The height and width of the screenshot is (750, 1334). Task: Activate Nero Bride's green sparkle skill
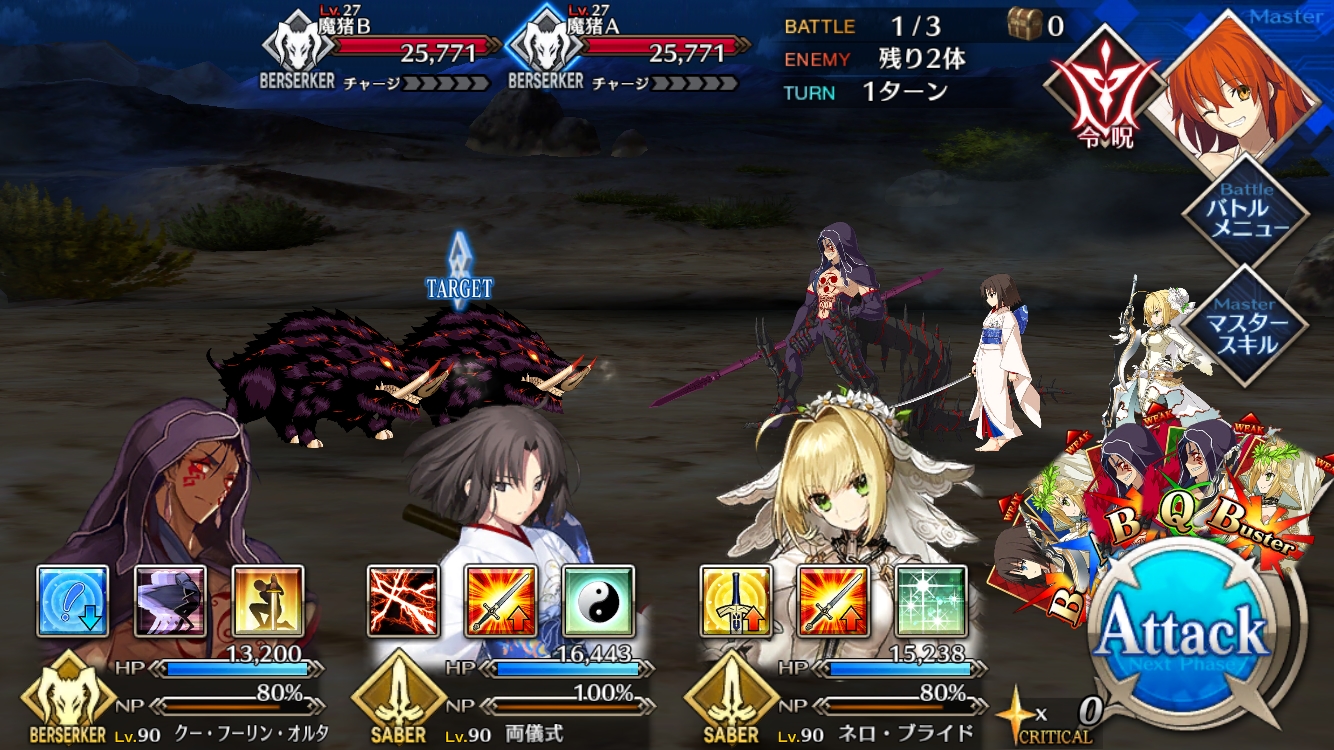click(x=931, y=601)
